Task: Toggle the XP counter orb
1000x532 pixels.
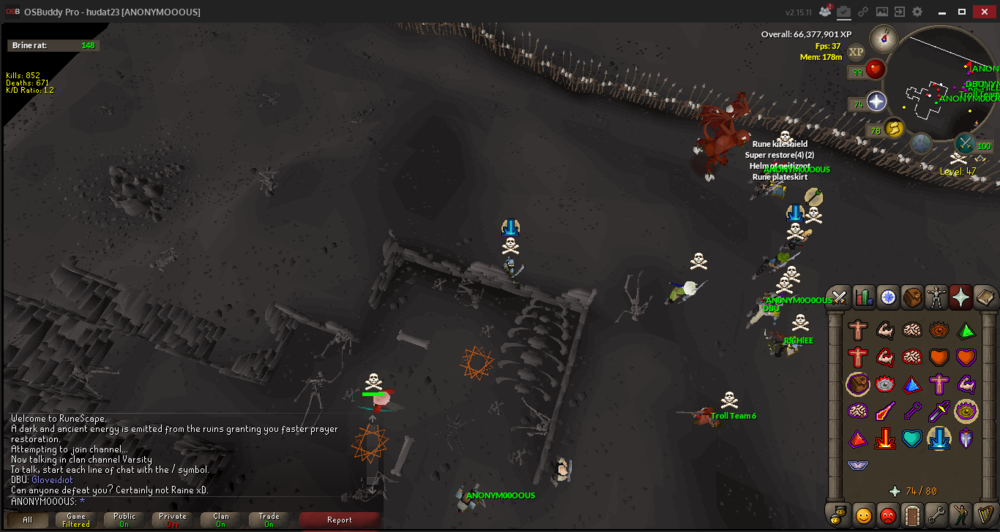Action: point(856,52)
